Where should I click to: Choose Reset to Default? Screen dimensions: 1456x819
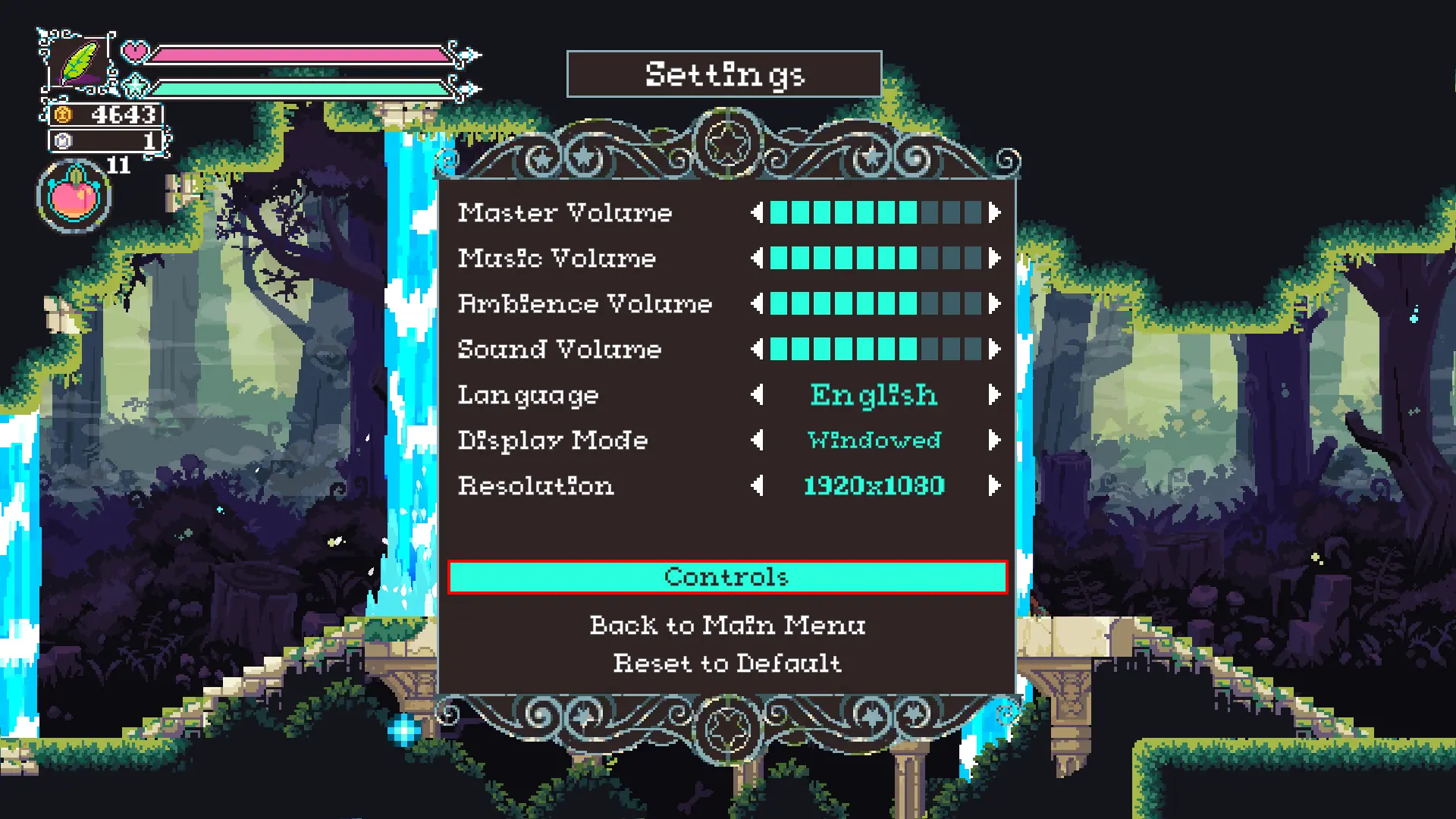[x=727, y=664]
